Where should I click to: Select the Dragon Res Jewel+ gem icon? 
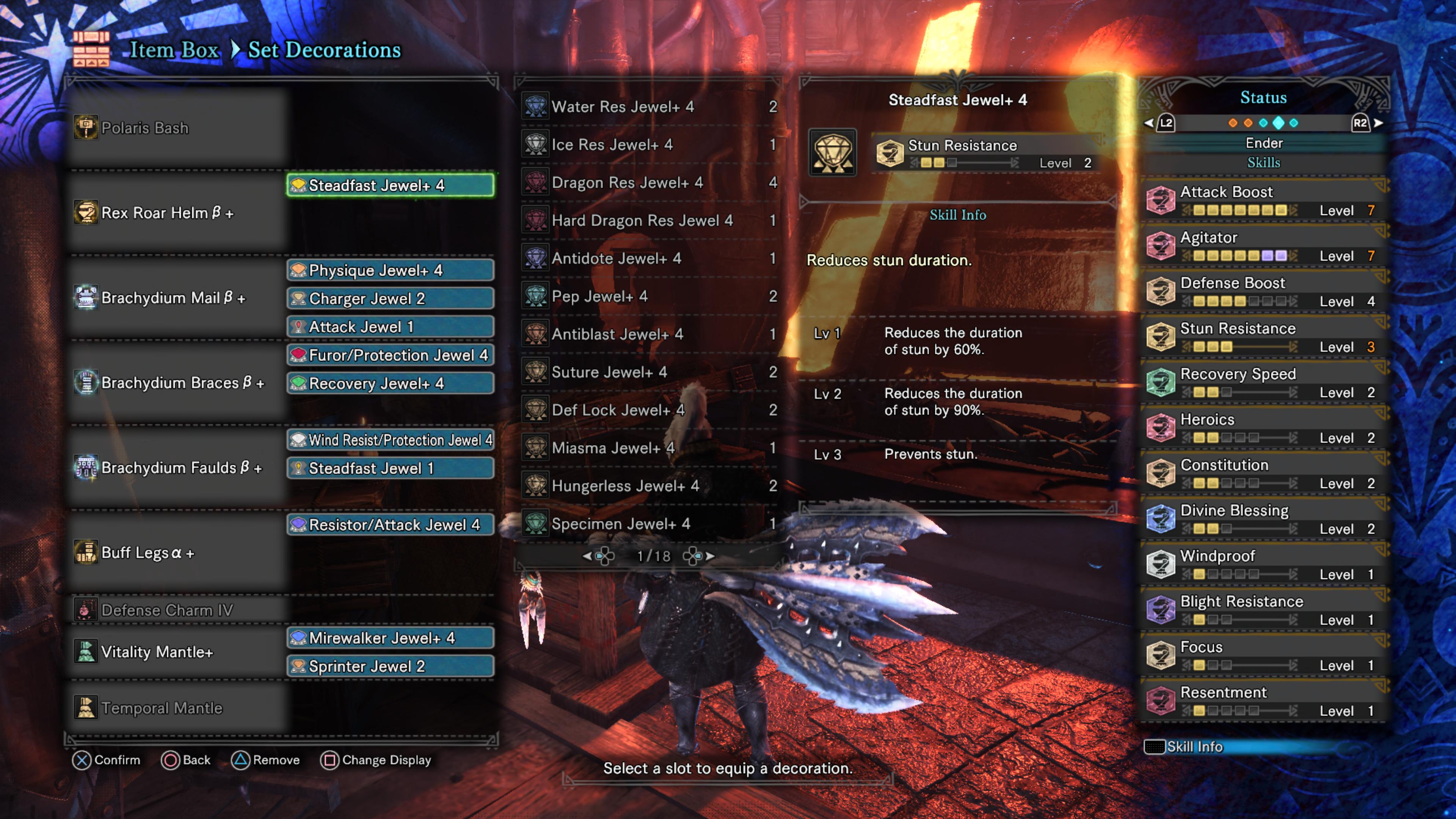pyautogui.click(x=535, y=182)
